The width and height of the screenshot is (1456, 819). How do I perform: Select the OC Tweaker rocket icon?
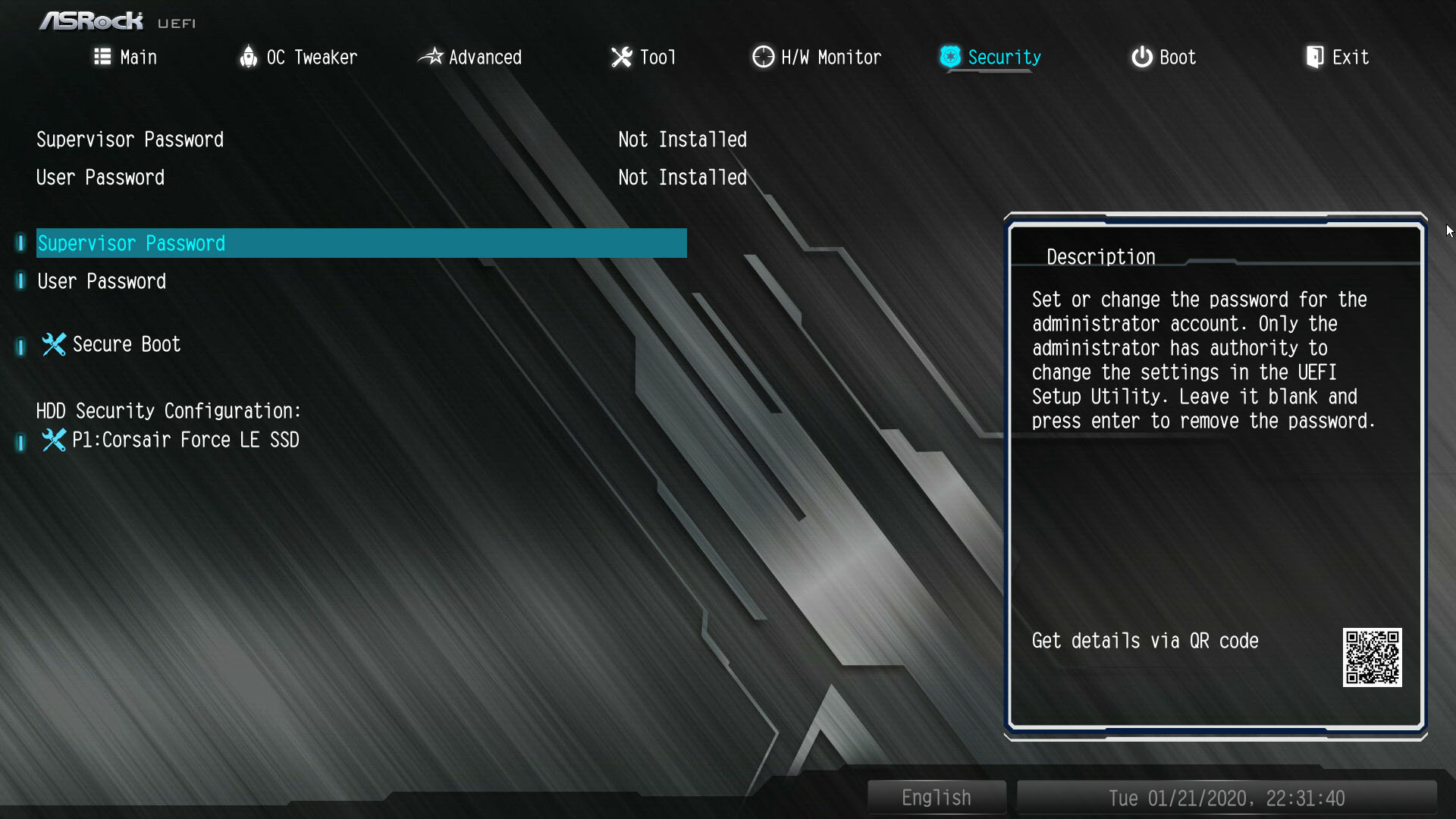[x=248, y=57]
